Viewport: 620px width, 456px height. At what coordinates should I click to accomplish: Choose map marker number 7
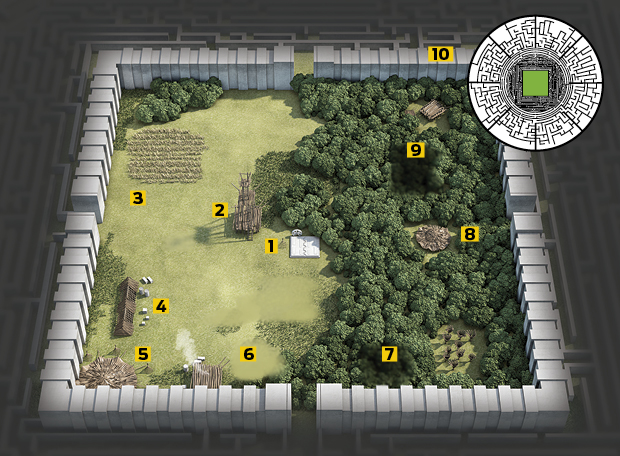pyautogui.click(x=390, y=353)
